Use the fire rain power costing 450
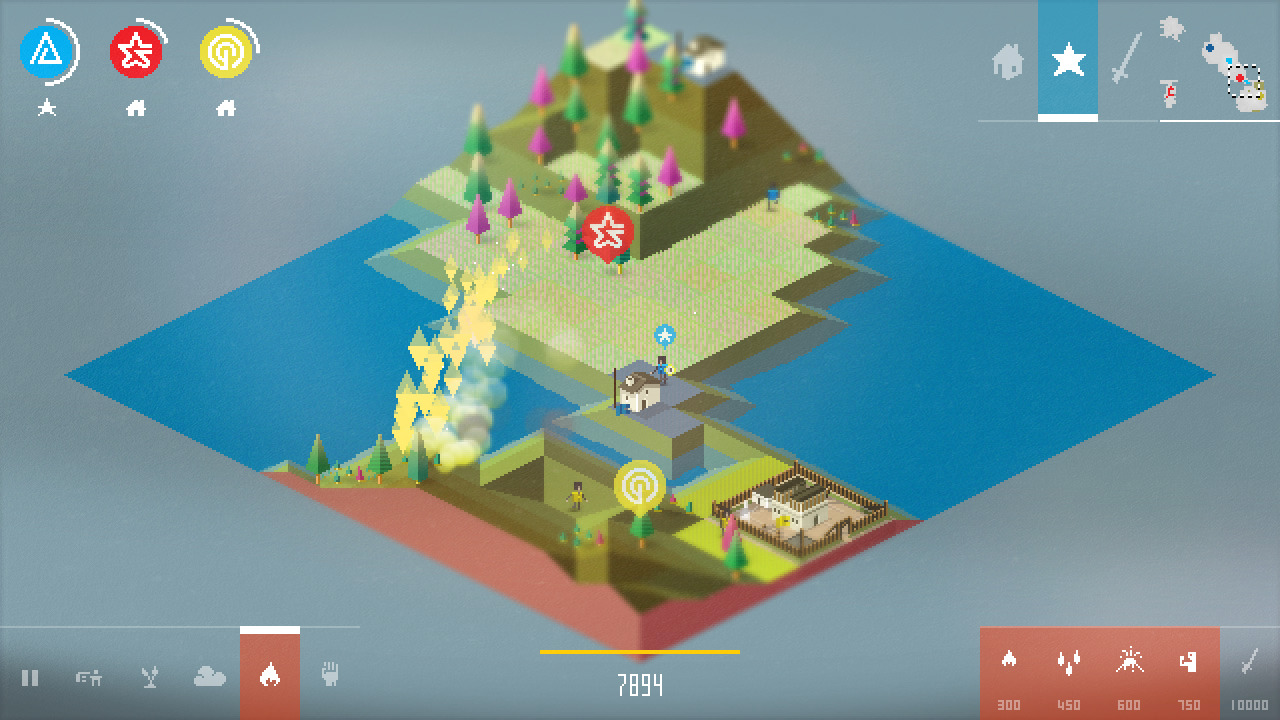Image resolution: width=1280 pixels, height=720 pixels. tap(1069, 661)
